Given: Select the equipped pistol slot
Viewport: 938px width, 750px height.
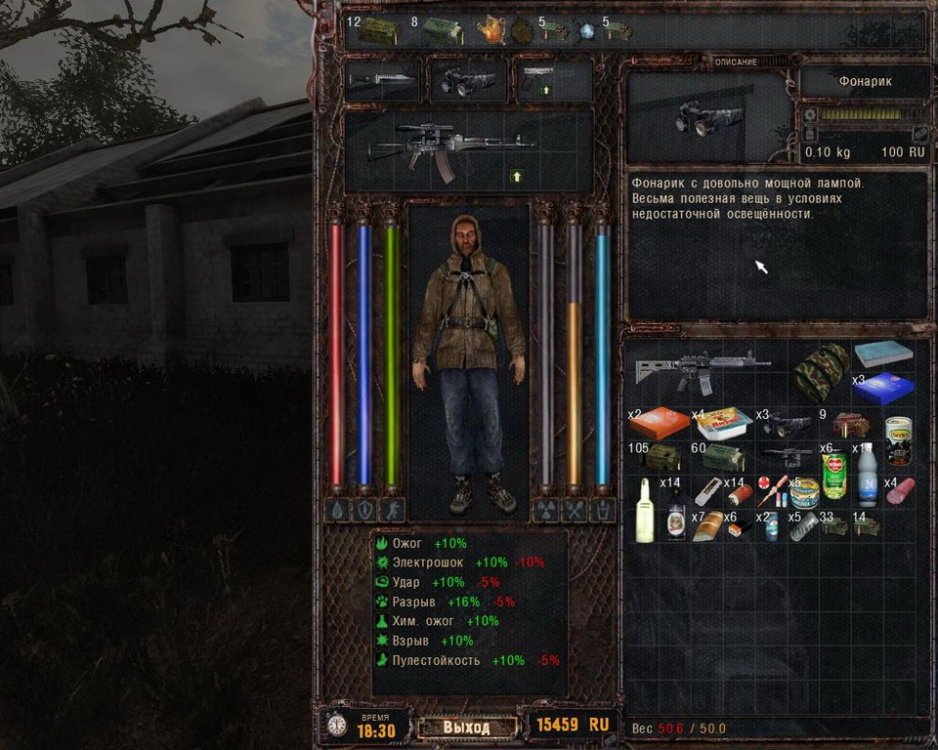Looking at the screenshot, I should [x=553, y=81].
